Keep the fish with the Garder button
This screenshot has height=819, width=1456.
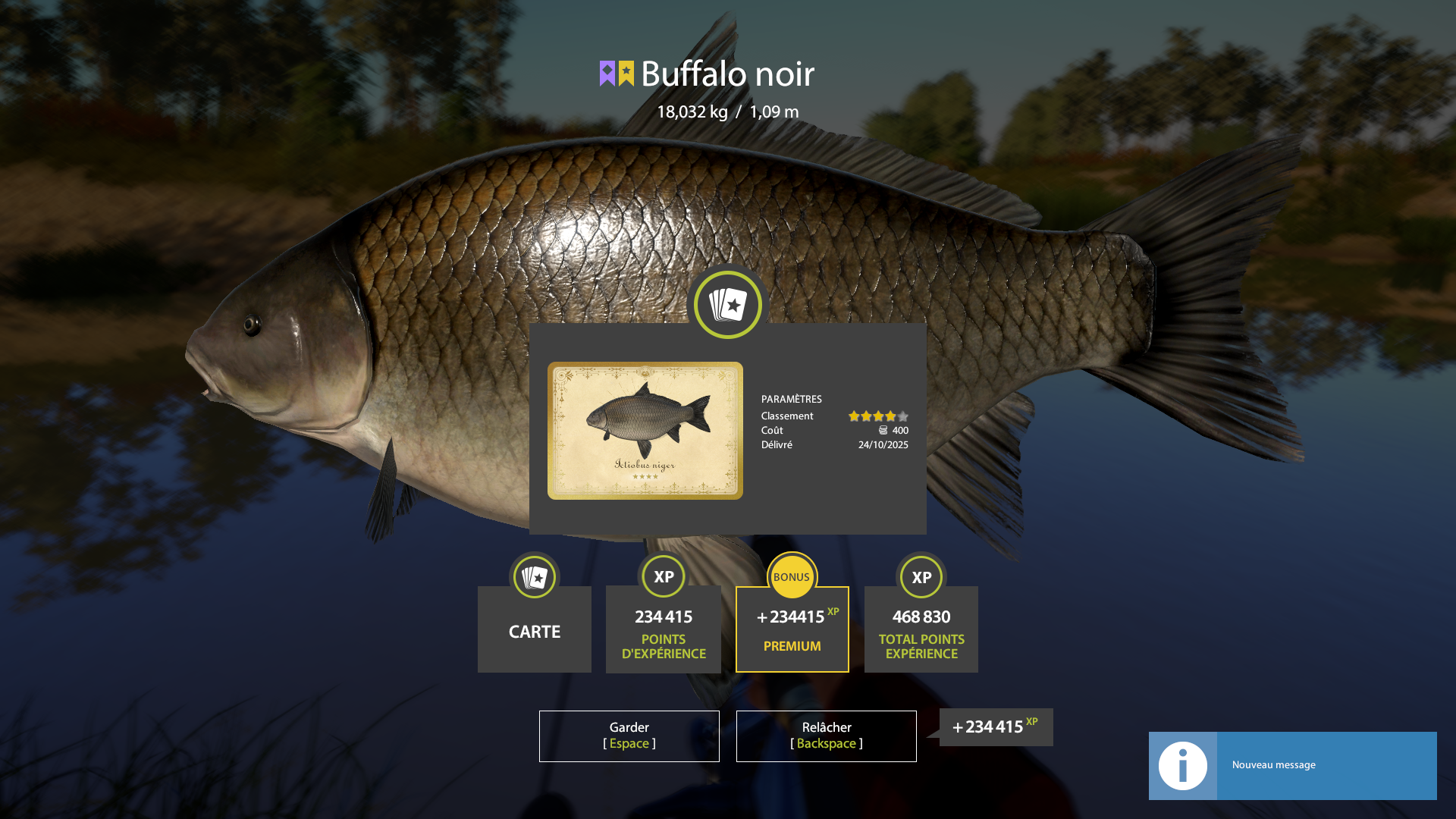pyautogui.click(x=629, y=736)
